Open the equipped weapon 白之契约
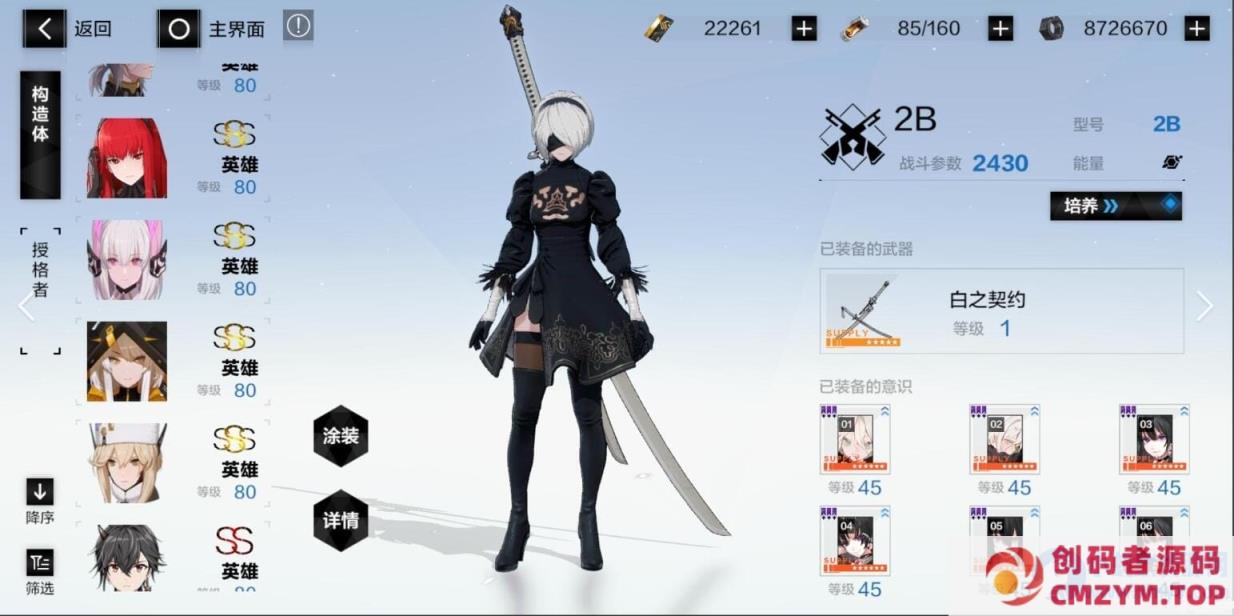Screen dimensions: 1234x616 click(x=1001, y=311)
